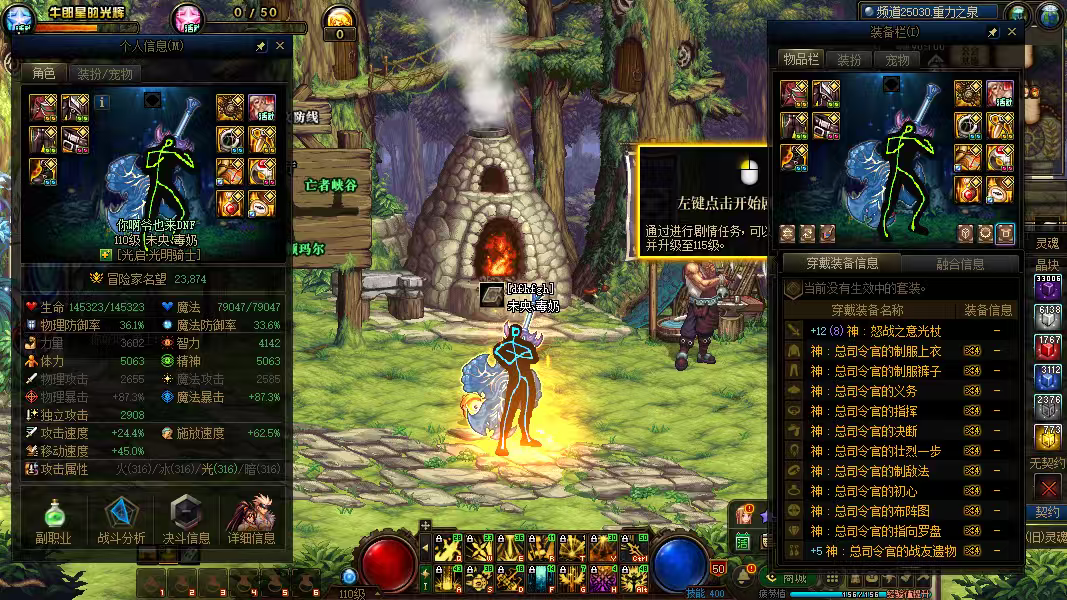Viewport: 1067px width, 600px height.
Task: Switch to the 宠物 tab in equipment window
Action: tap(897, 60)
